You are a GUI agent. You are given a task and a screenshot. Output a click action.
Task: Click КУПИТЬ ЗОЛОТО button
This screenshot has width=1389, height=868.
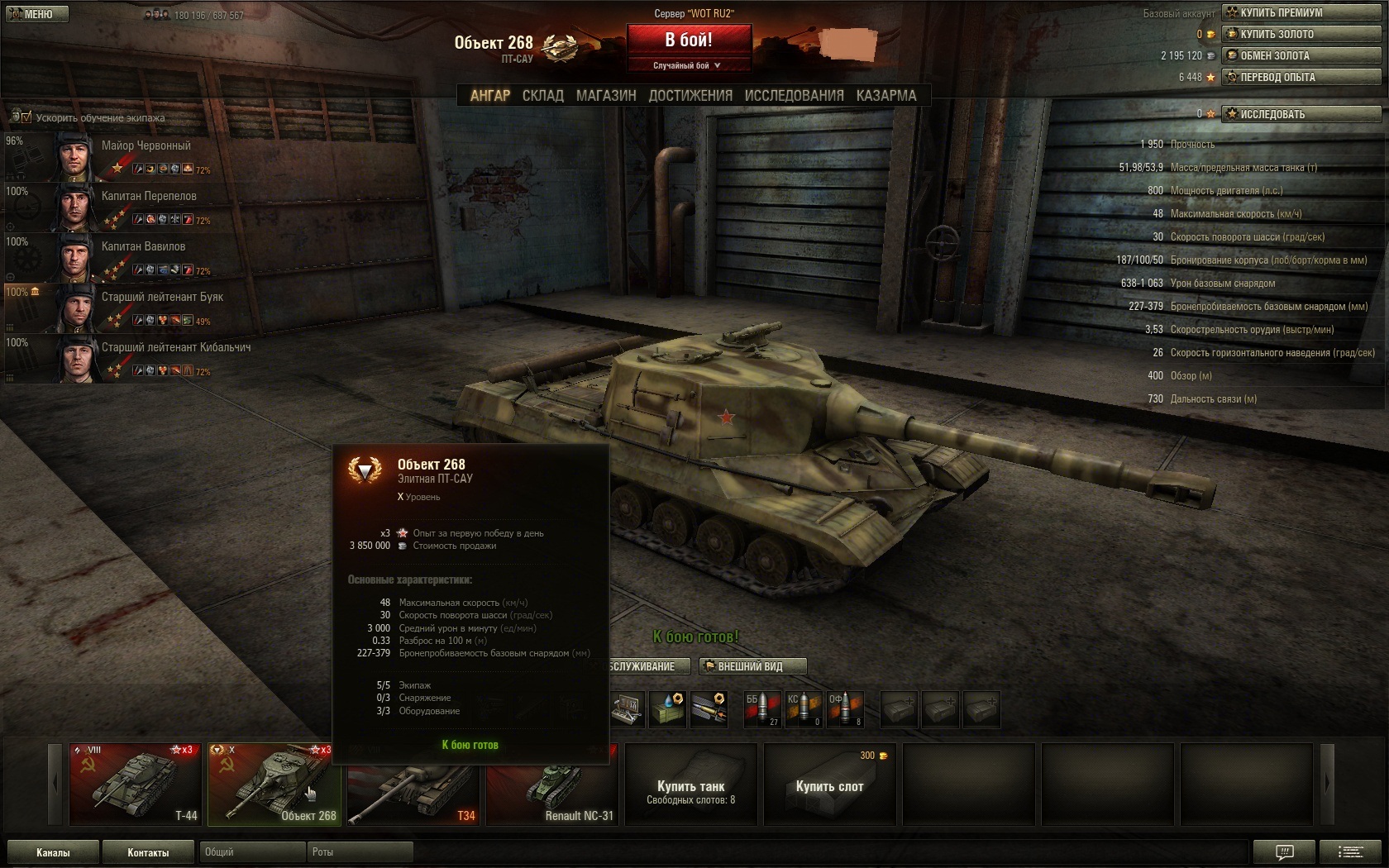(x=1301, y=34)
